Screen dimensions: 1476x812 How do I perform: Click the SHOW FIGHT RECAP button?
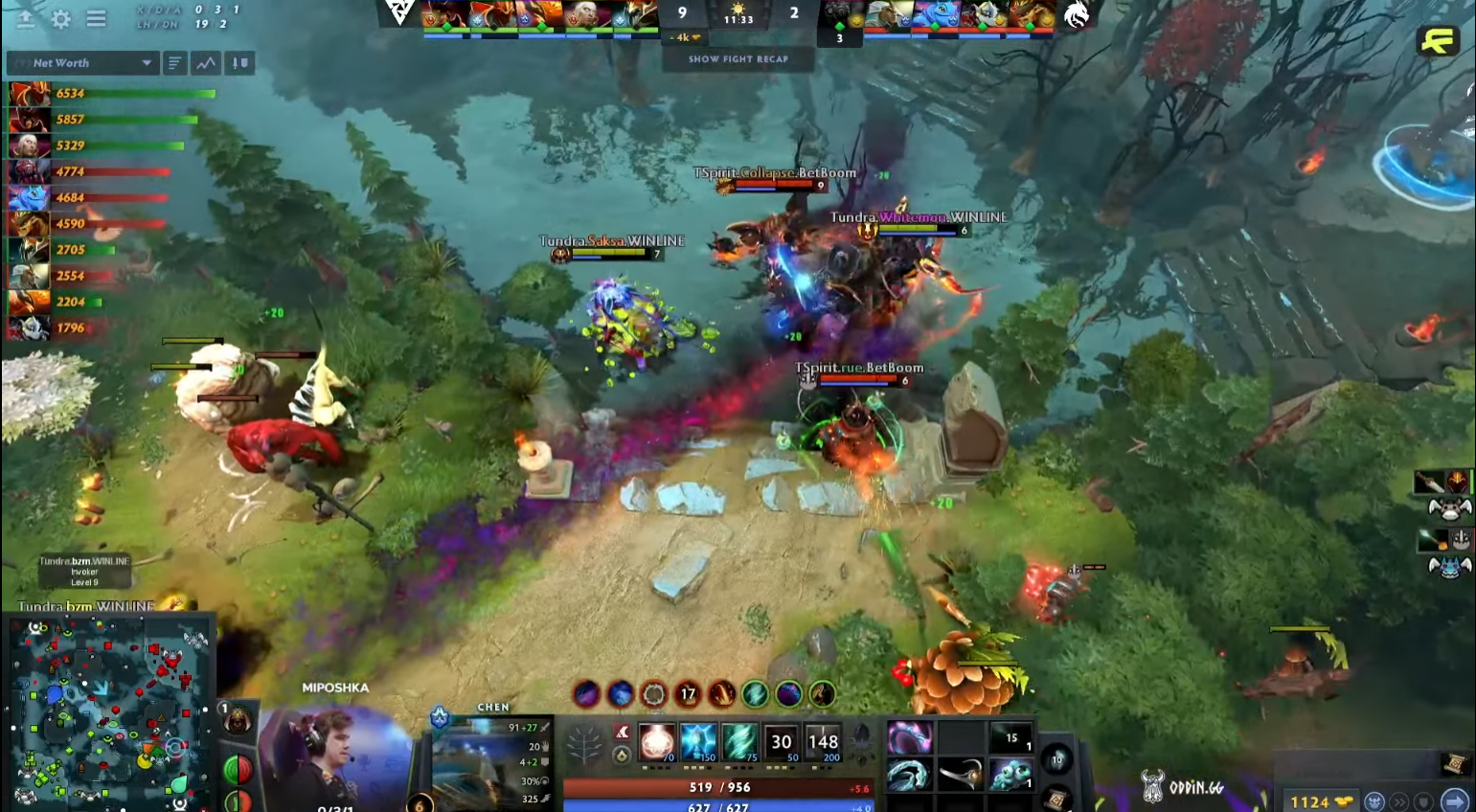point(736,58)
